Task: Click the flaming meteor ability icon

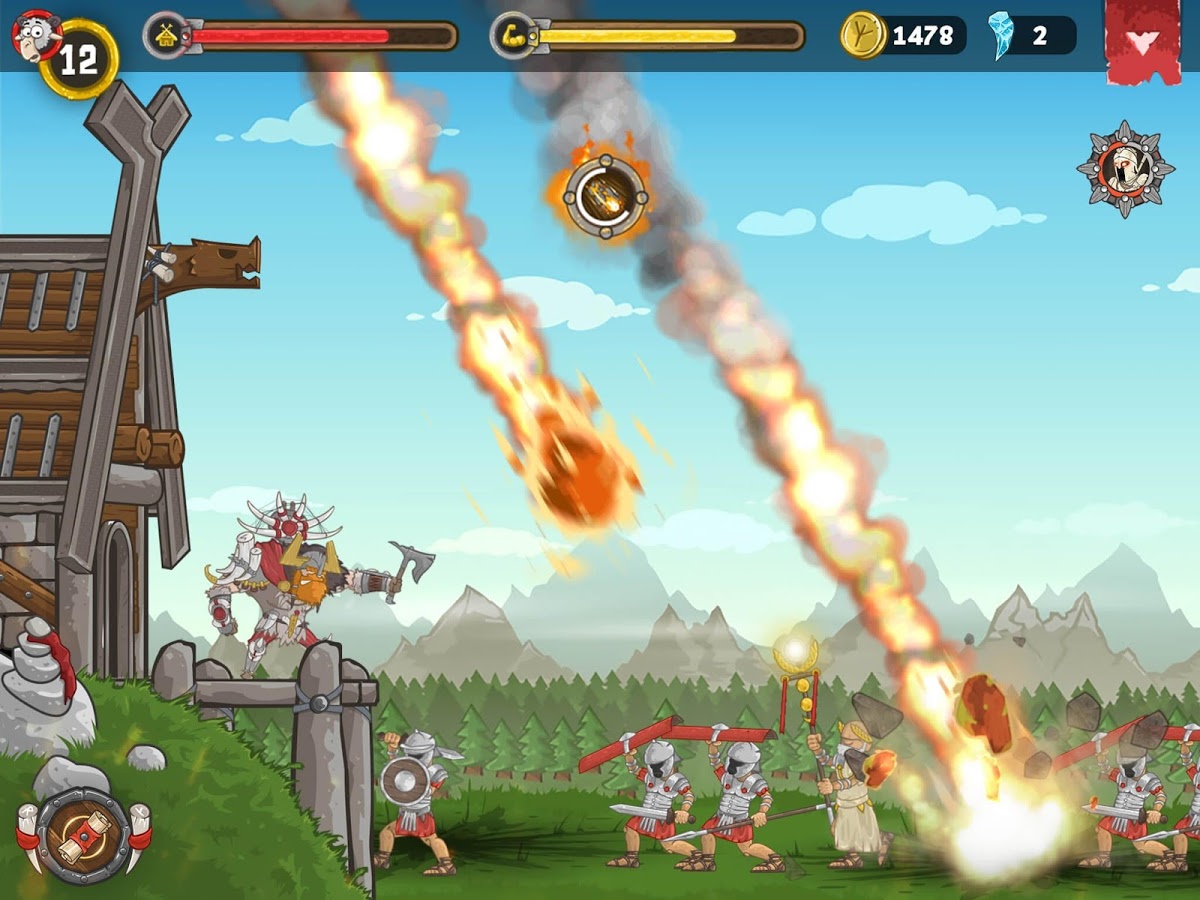Action: coord(604,196)
